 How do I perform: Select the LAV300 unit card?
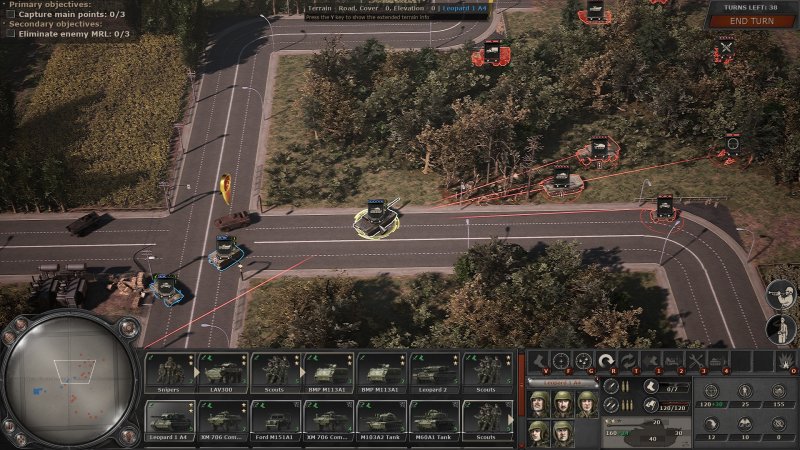(224, 371)
